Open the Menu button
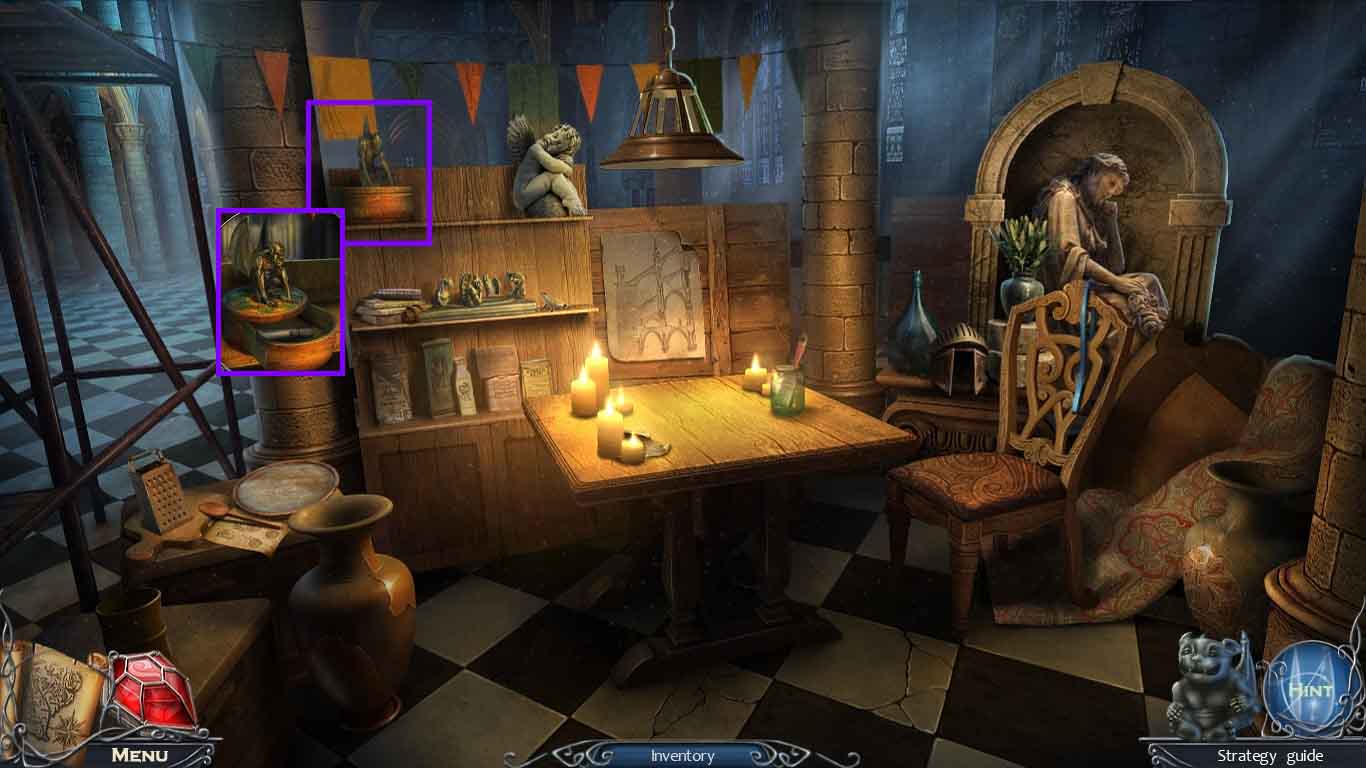This screenshot has width=1366, height=768. click(x=139, y=754)
